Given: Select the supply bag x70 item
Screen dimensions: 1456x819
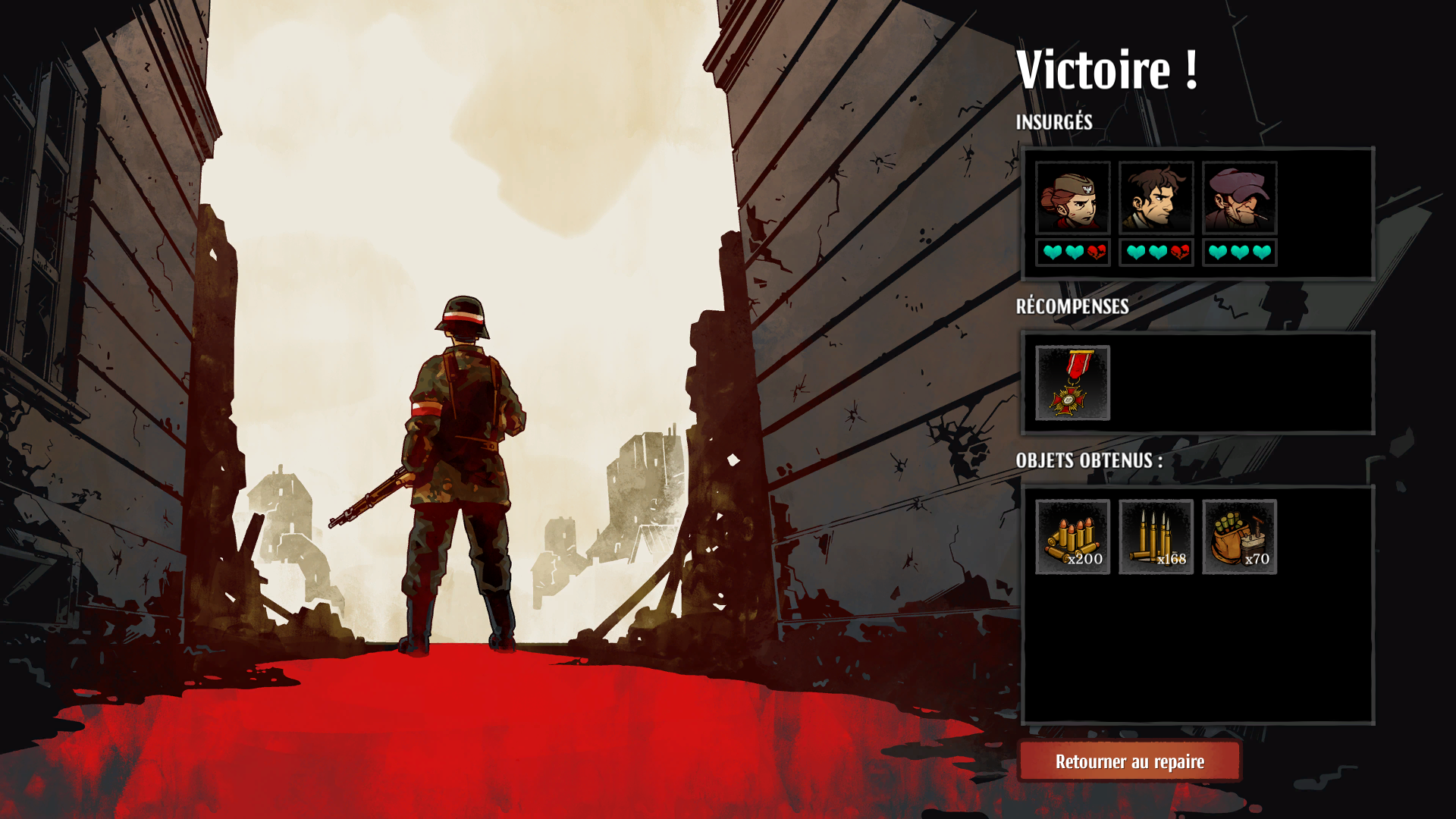Looking at the screenshot, I should pos(1239,537).
